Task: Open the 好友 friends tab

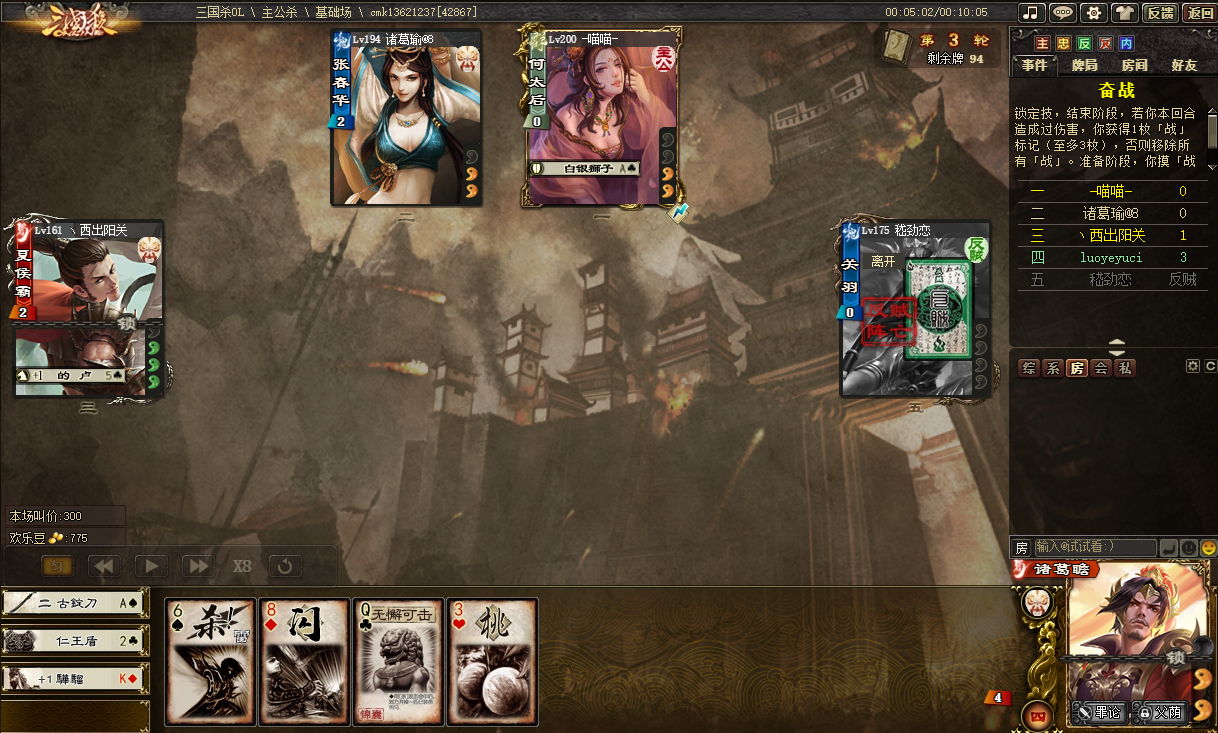Action: coord(1184,65)
